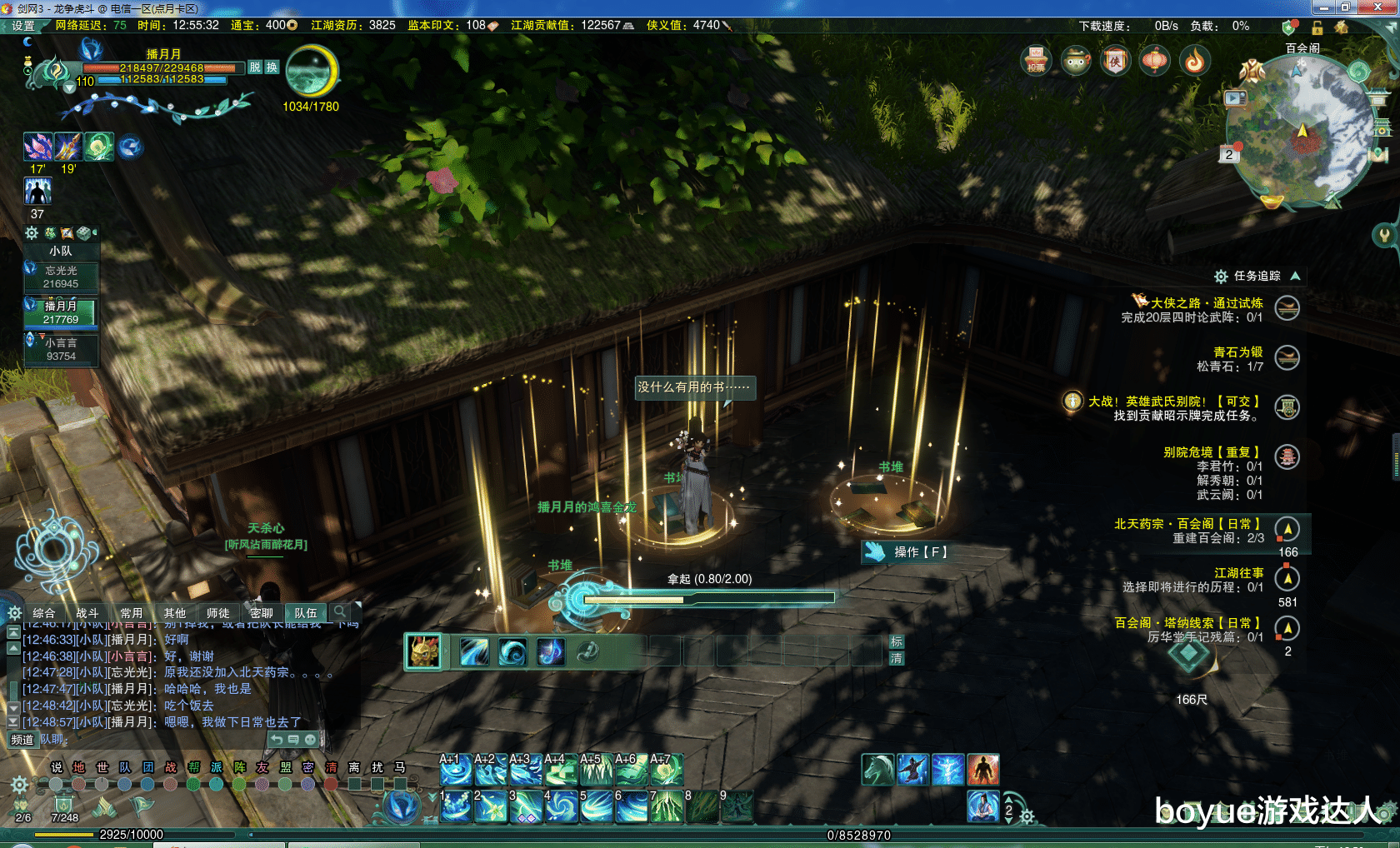
Task: Click the 清 button beside the action bar
Action: 897,658
